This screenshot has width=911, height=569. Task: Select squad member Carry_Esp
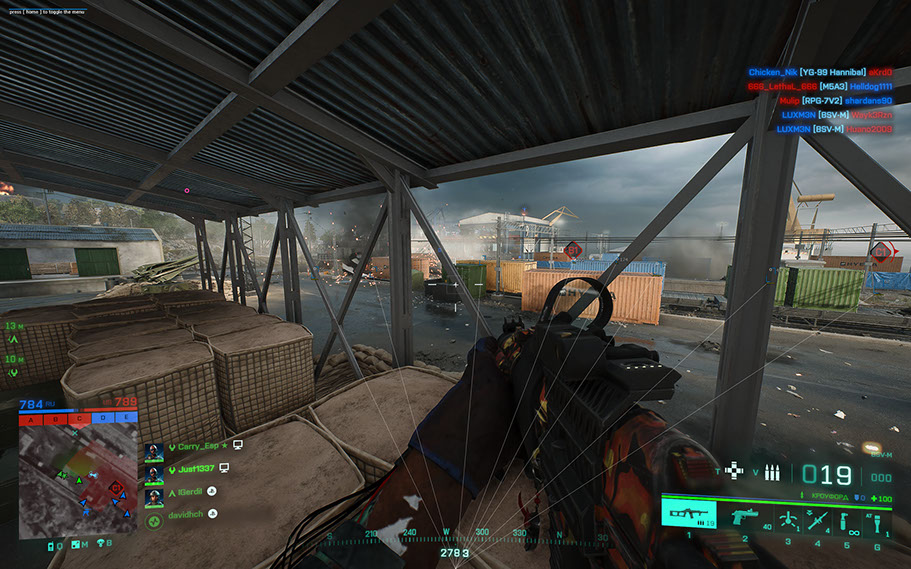195,447
